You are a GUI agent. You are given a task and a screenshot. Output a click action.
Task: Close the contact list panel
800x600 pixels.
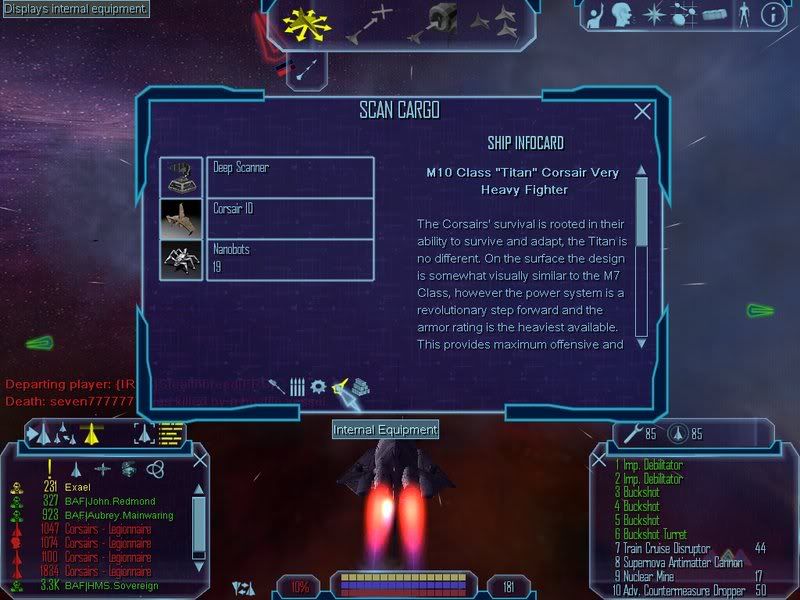click(x=200, y=459)
